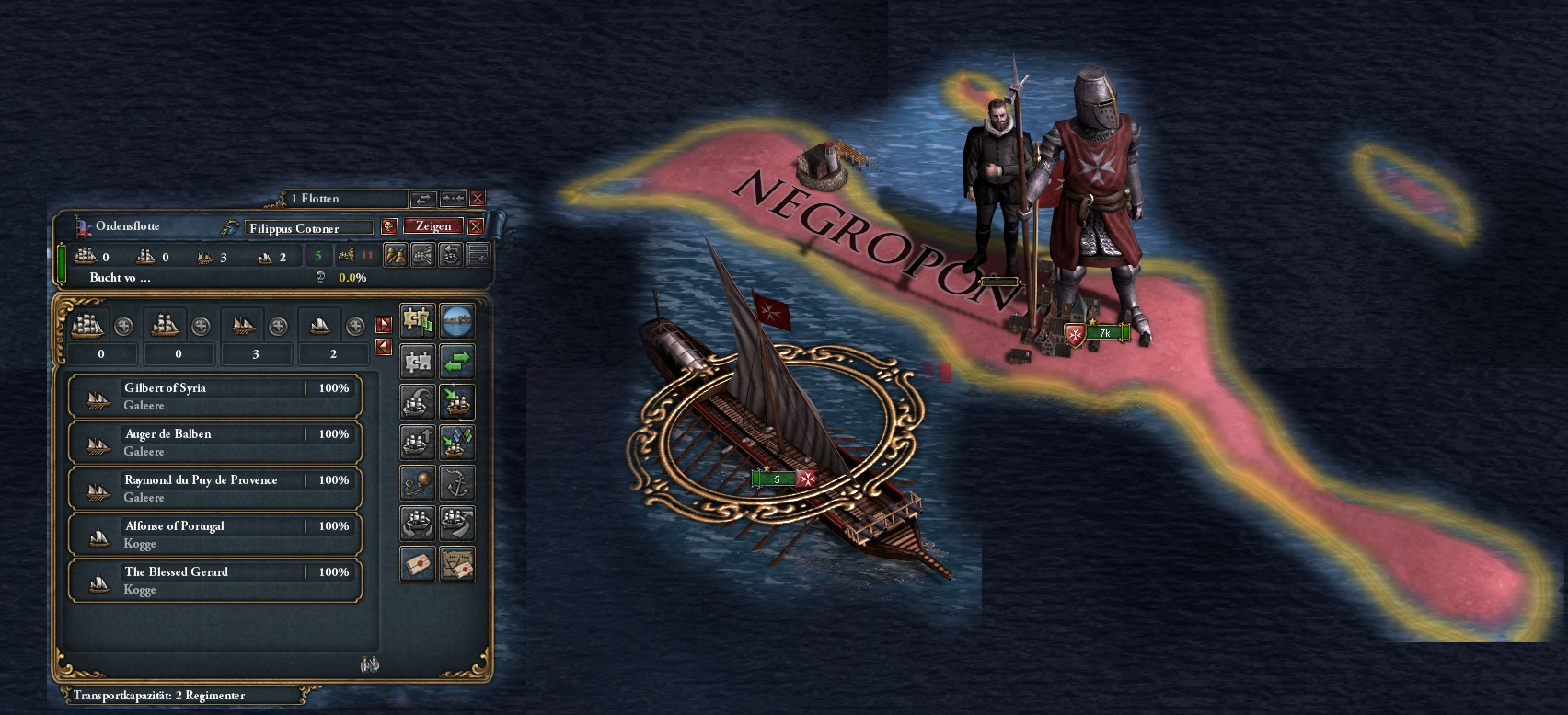Select the Auger de Balben galley
The width and height of the screenshot is (1568, 715).
coord(214,443)
